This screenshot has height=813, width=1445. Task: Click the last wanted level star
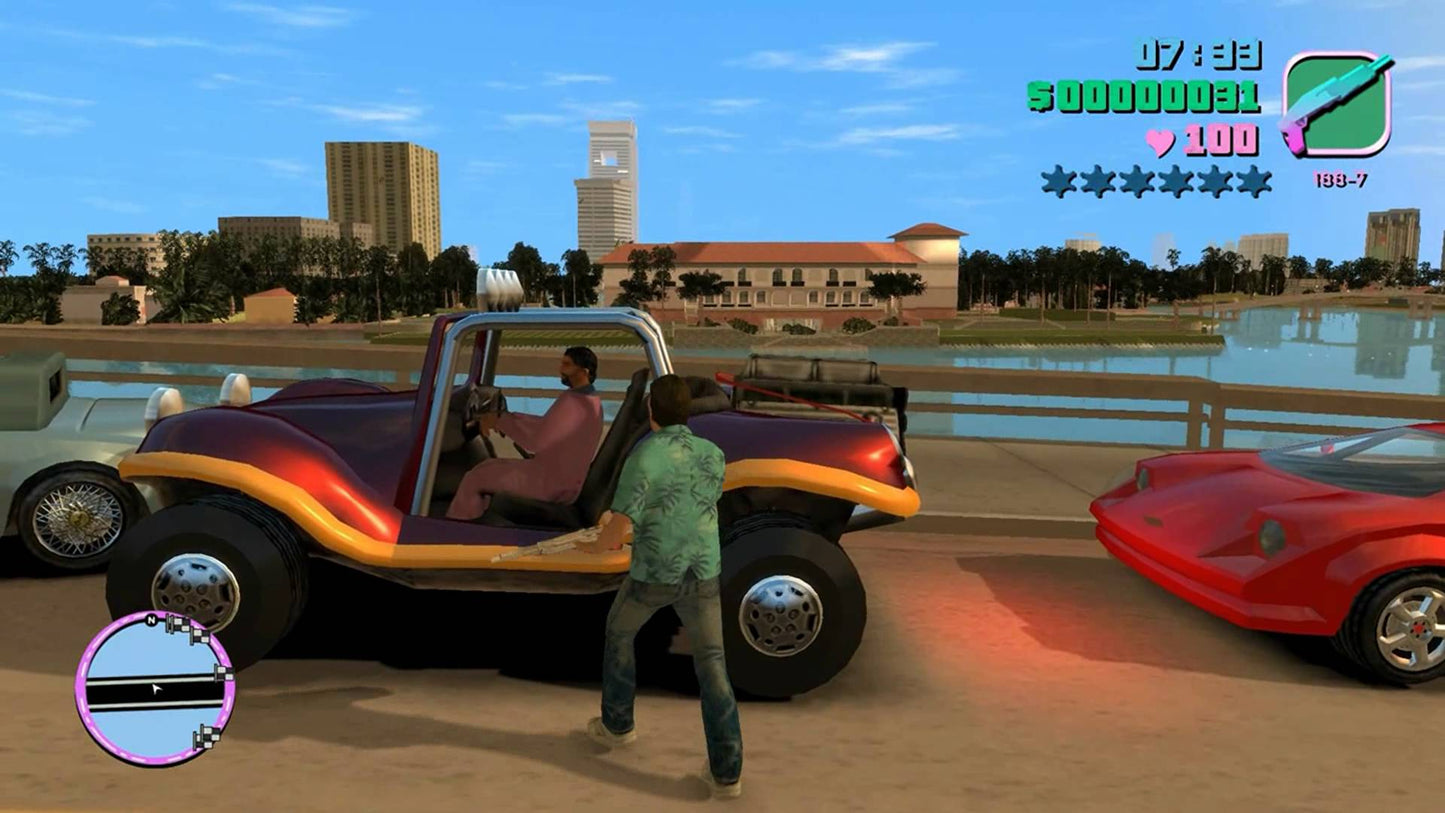1254,181
